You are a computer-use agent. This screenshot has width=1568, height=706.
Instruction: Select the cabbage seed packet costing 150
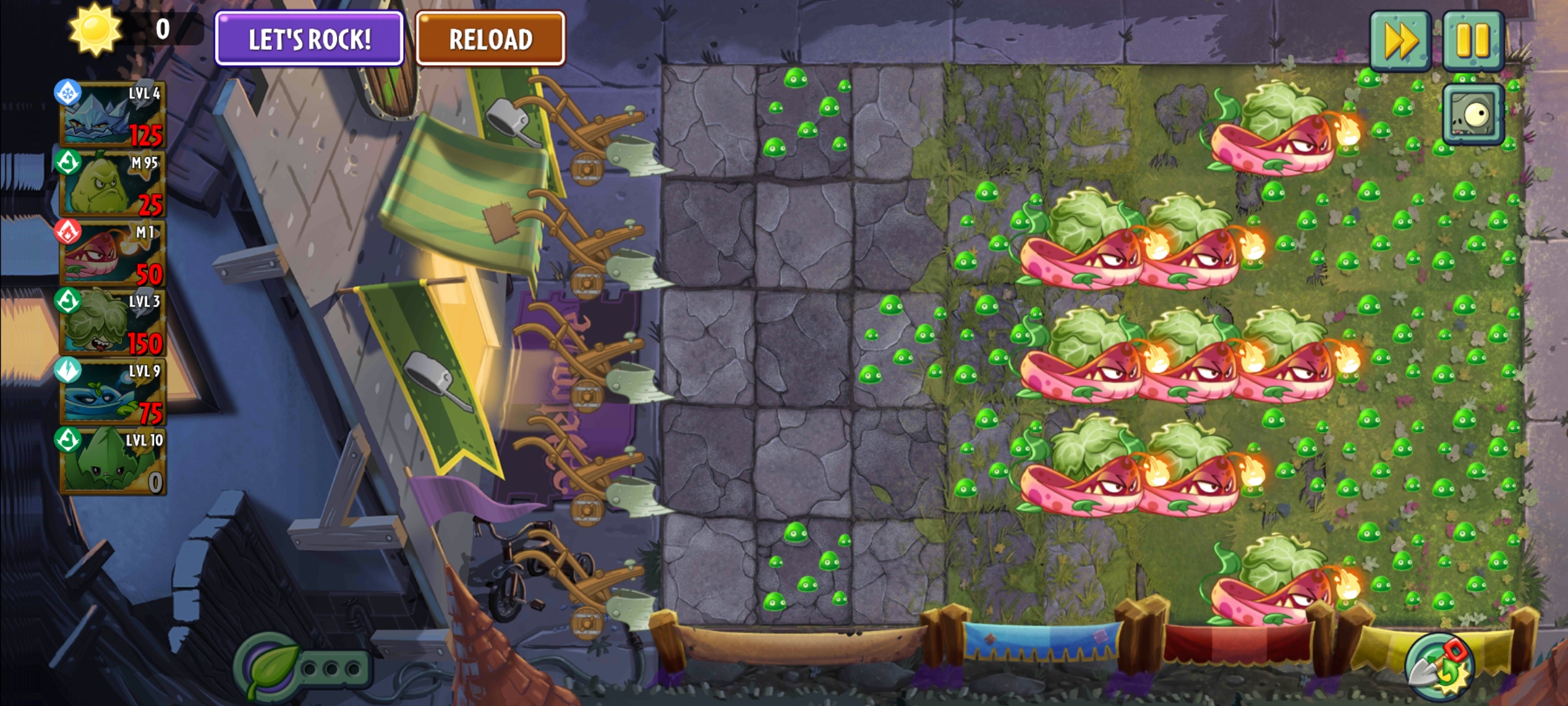click(x=112, y=323)
